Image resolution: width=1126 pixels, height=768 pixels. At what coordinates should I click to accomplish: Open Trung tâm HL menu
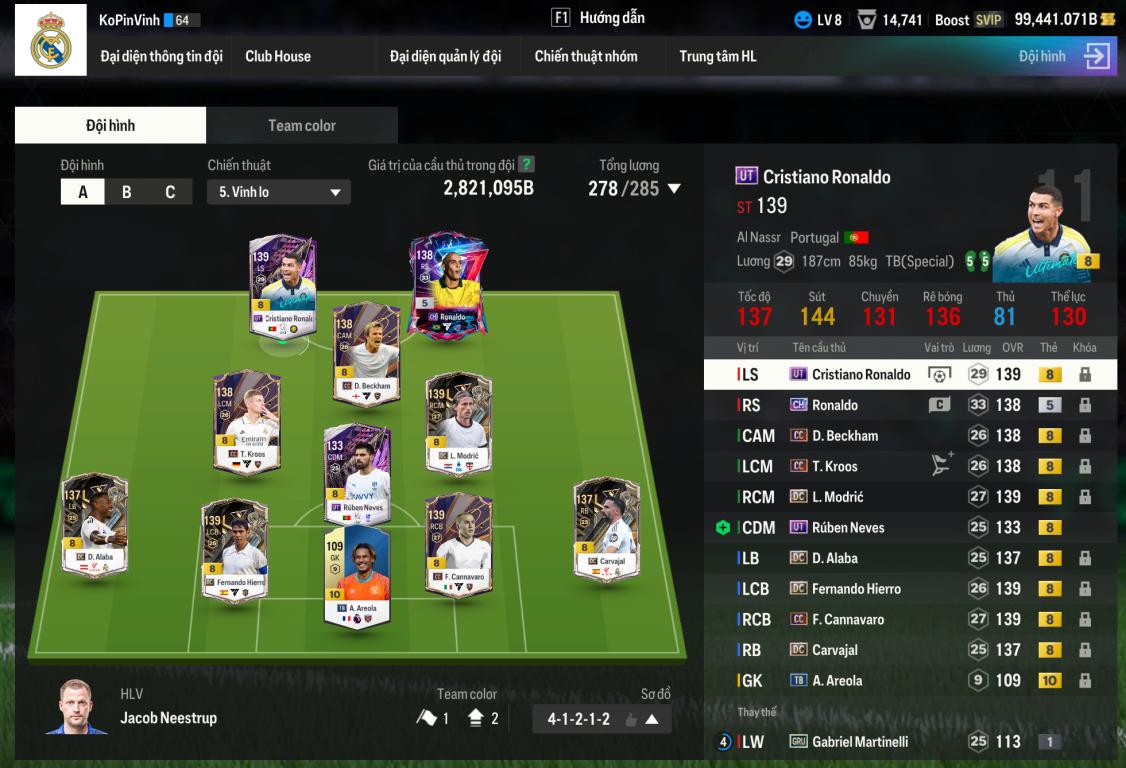(718, 56)
